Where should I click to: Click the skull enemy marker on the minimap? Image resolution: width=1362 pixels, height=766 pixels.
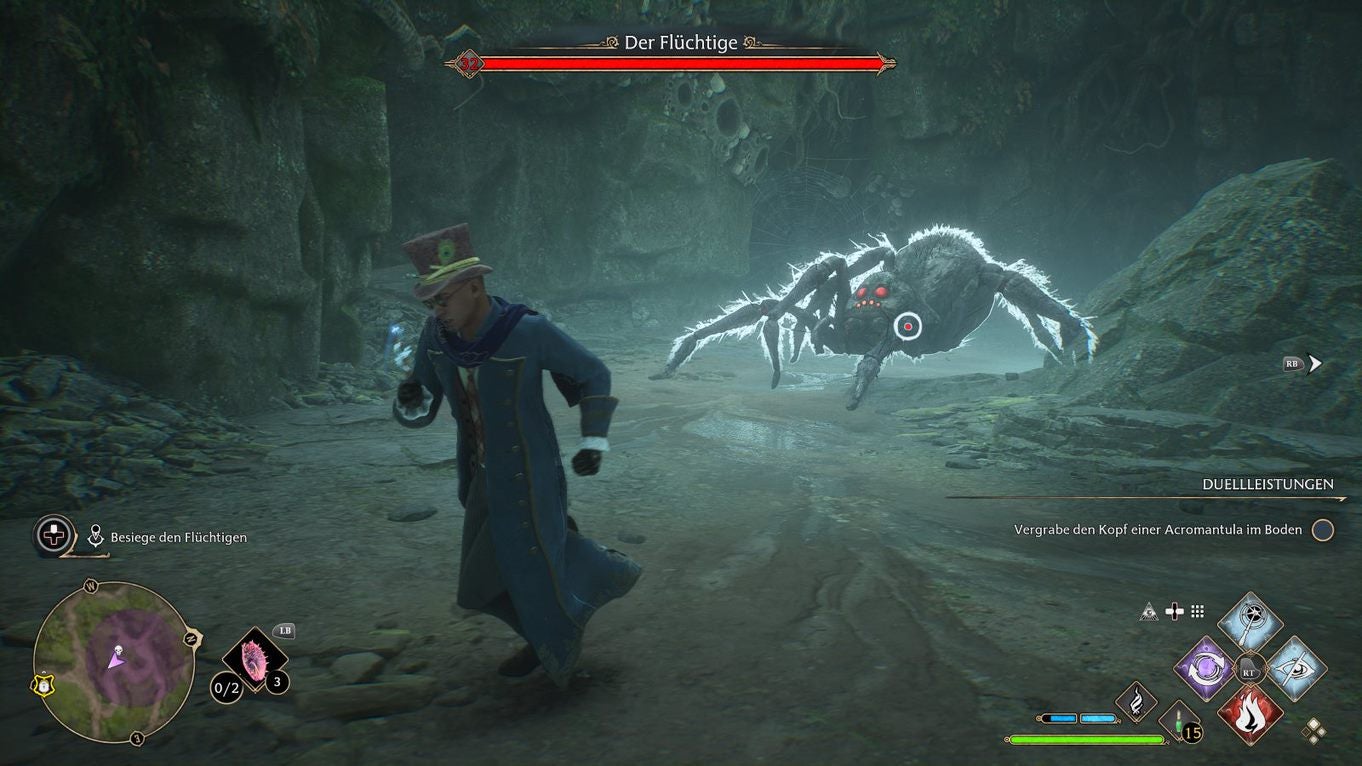click(118, 650)
